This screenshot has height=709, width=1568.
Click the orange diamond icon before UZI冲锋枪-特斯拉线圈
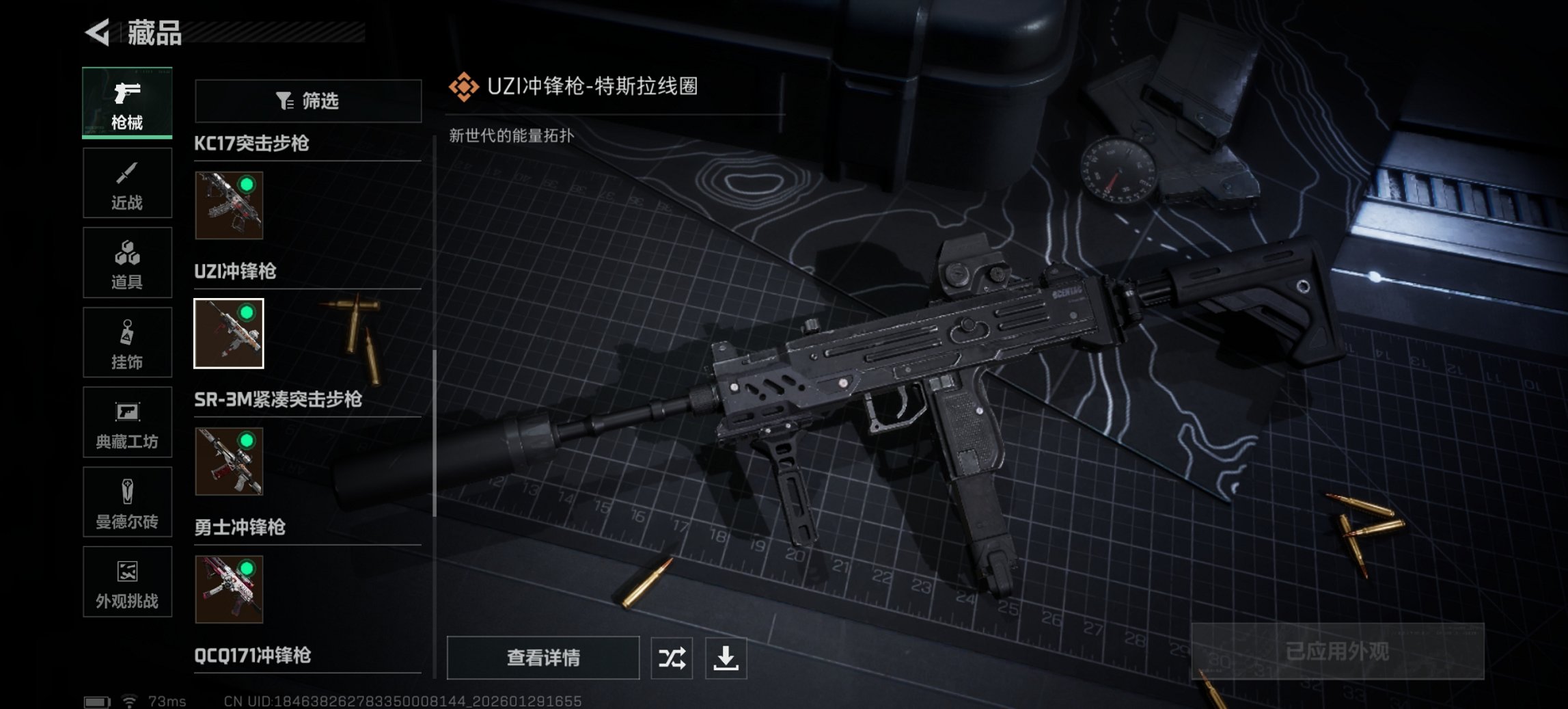point(464,87)
